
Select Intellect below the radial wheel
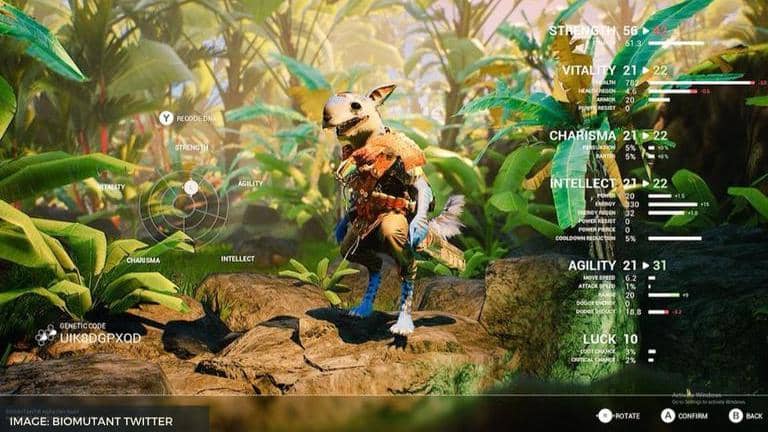[x=237, y=258]
